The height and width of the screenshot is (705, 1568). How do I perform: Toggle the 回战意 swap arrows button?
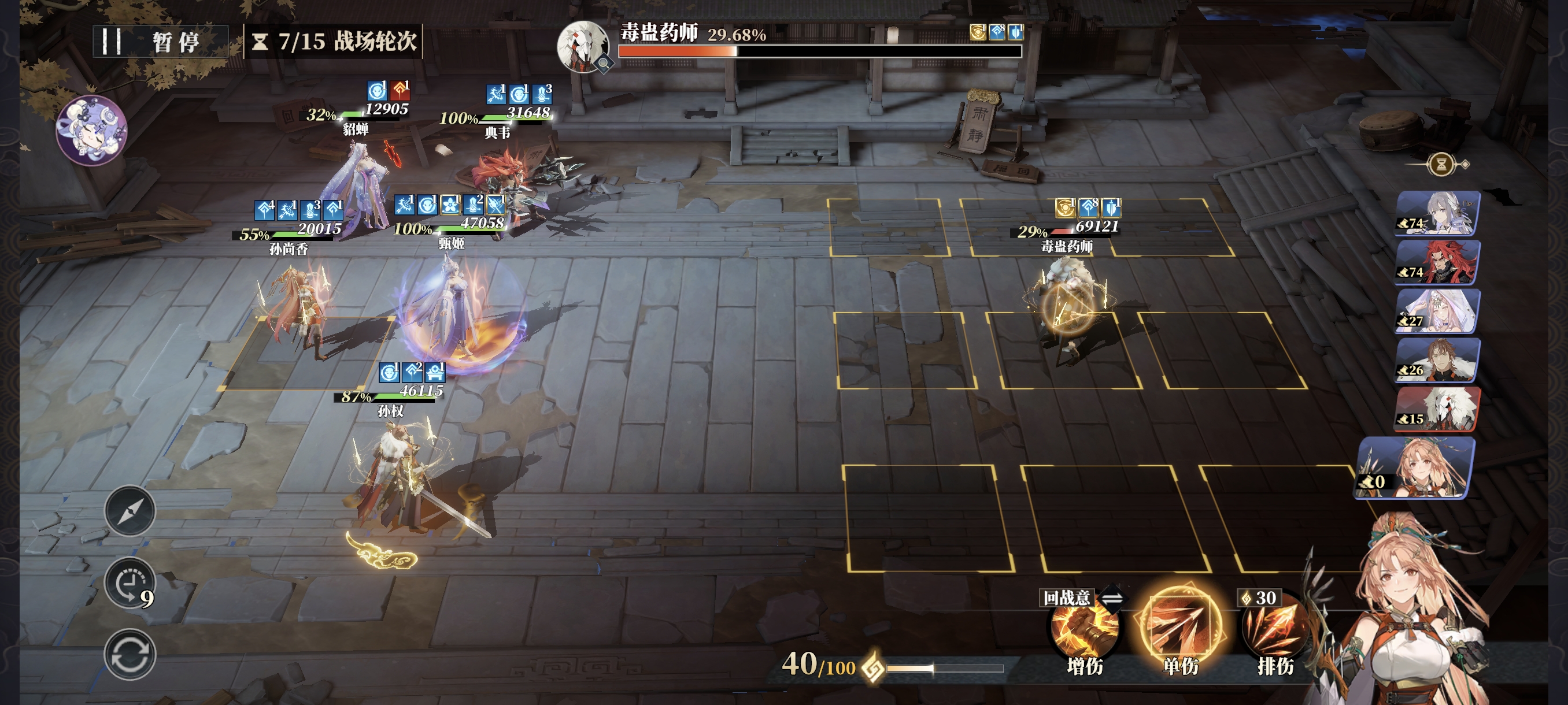pyautogui.click(x=1112, y=598)
